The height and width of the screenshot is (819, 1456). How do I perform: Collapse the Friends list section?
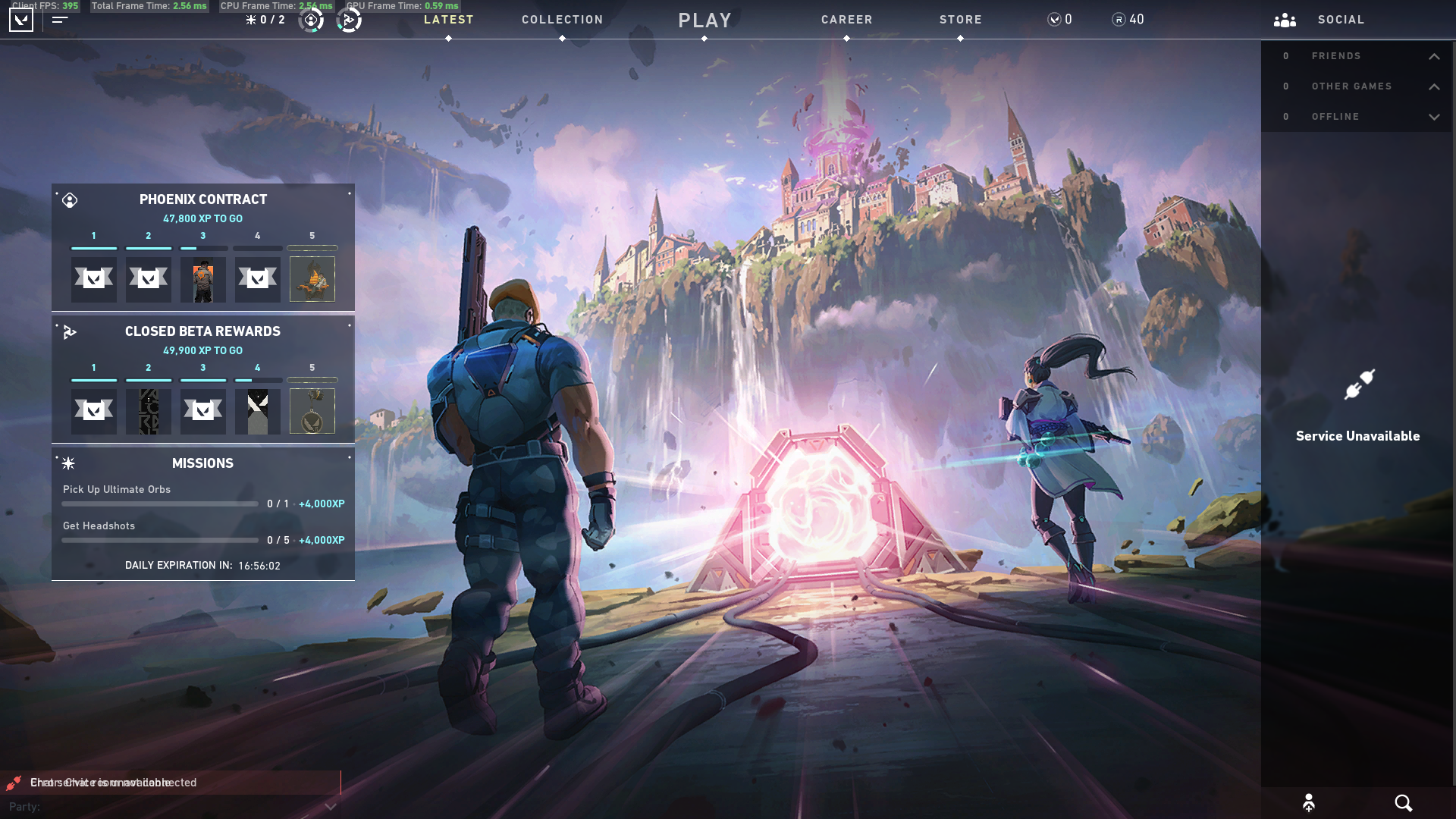[x=1434, y=56]
